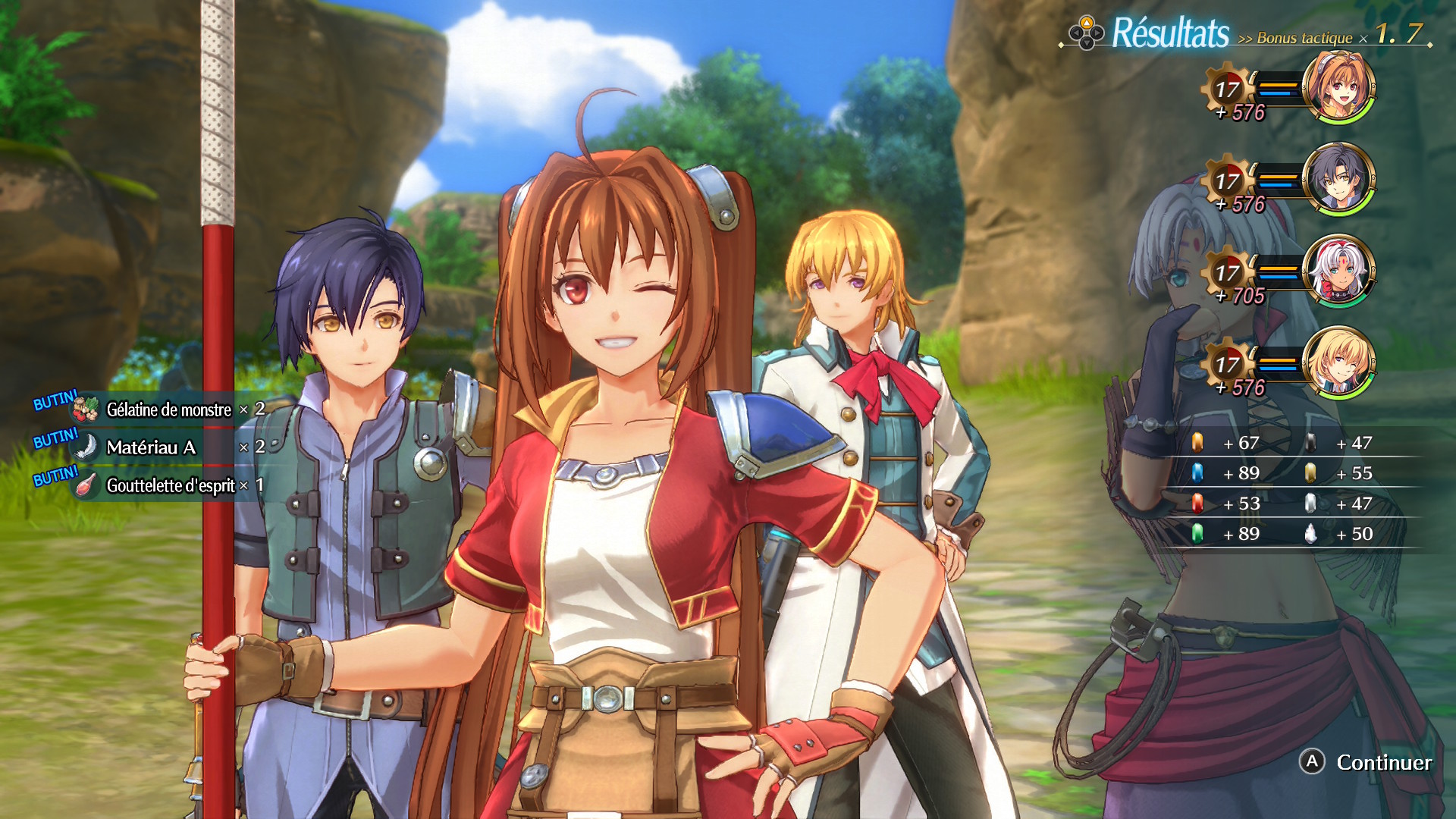Select the Gouttelette d'esprit loot row
Viewport: 1456px width, 819px height.
click(169, 485)
